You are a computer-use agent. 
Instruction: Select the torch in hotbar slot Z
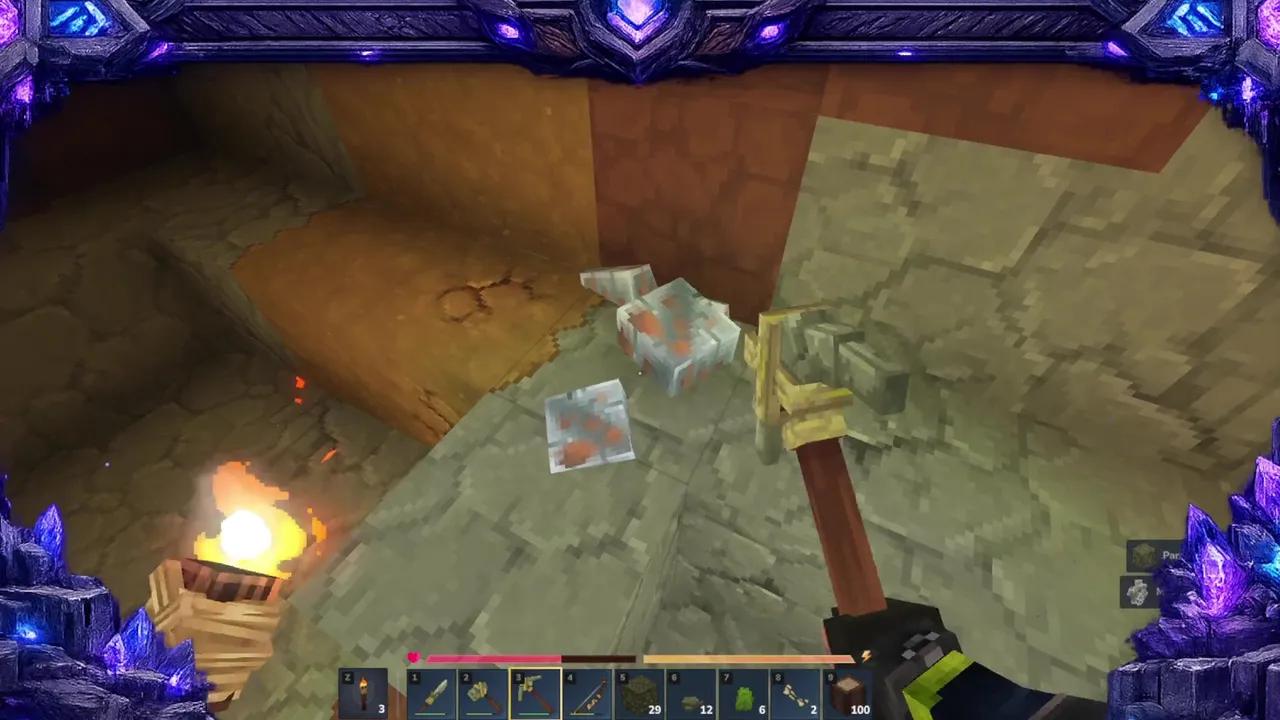coord(362,691)
